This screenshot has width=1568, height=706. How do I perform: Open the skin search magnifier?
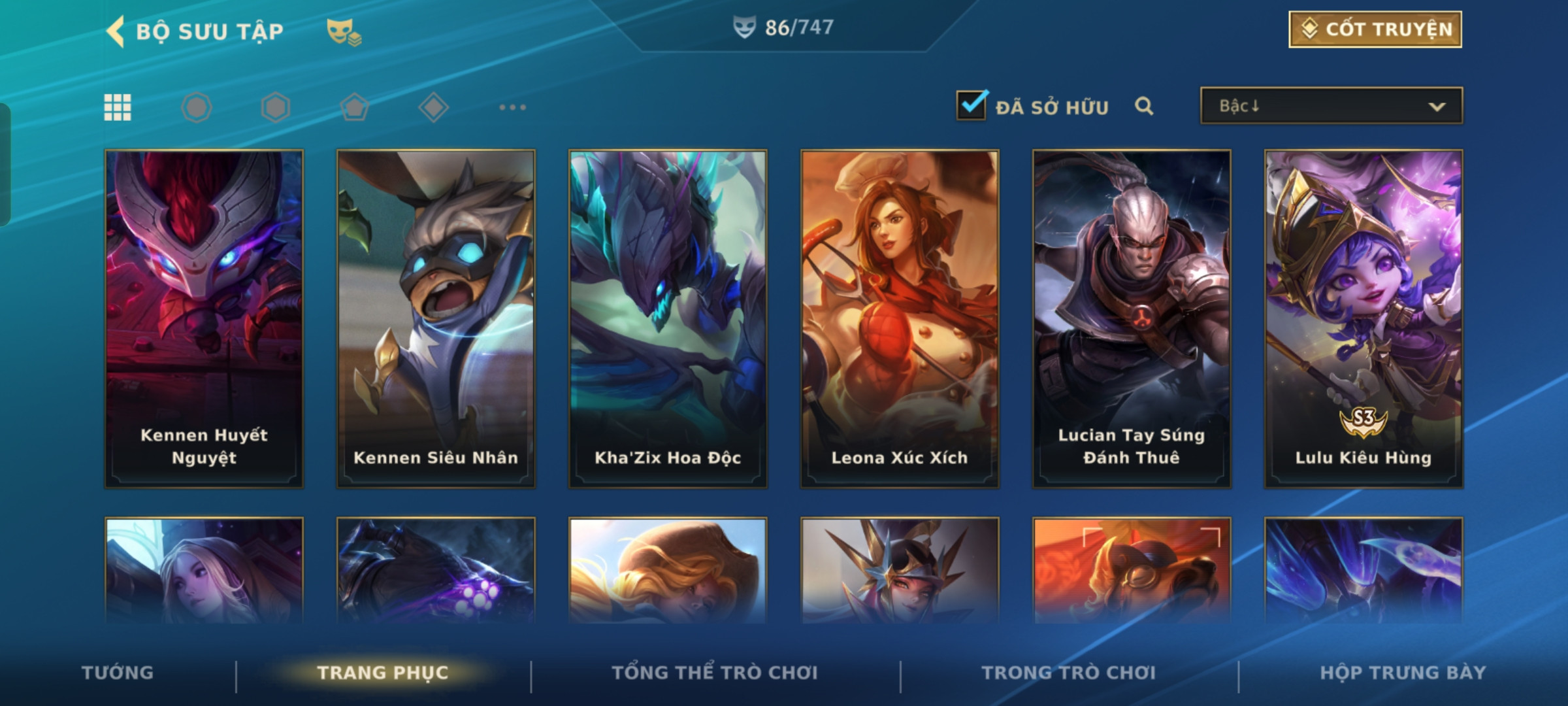pos(1143,106)
